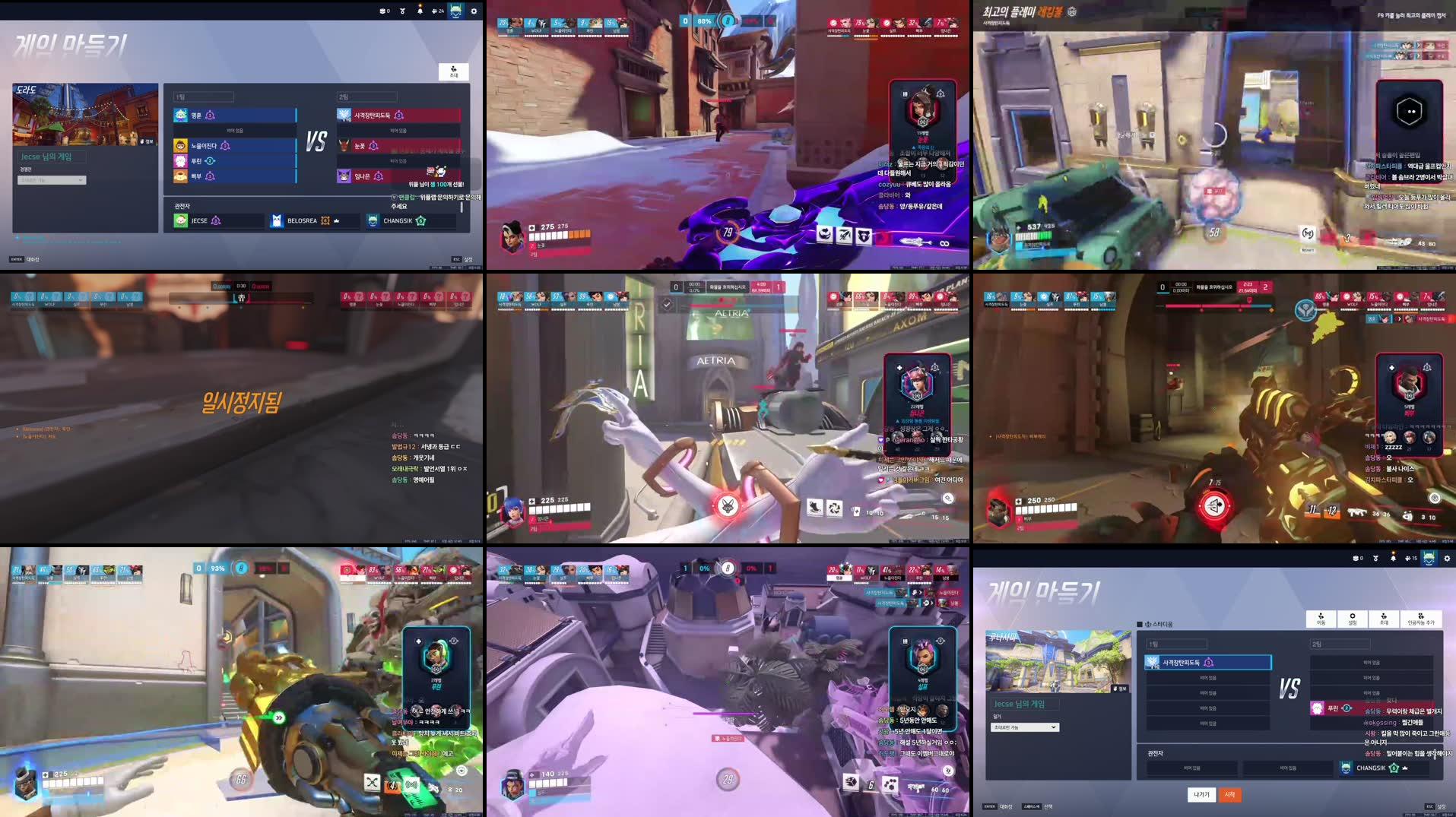This screenshot has height=817, width=1456.
Task: Click the trophy challenges icon in the top bar
Action: [1375, 559]
